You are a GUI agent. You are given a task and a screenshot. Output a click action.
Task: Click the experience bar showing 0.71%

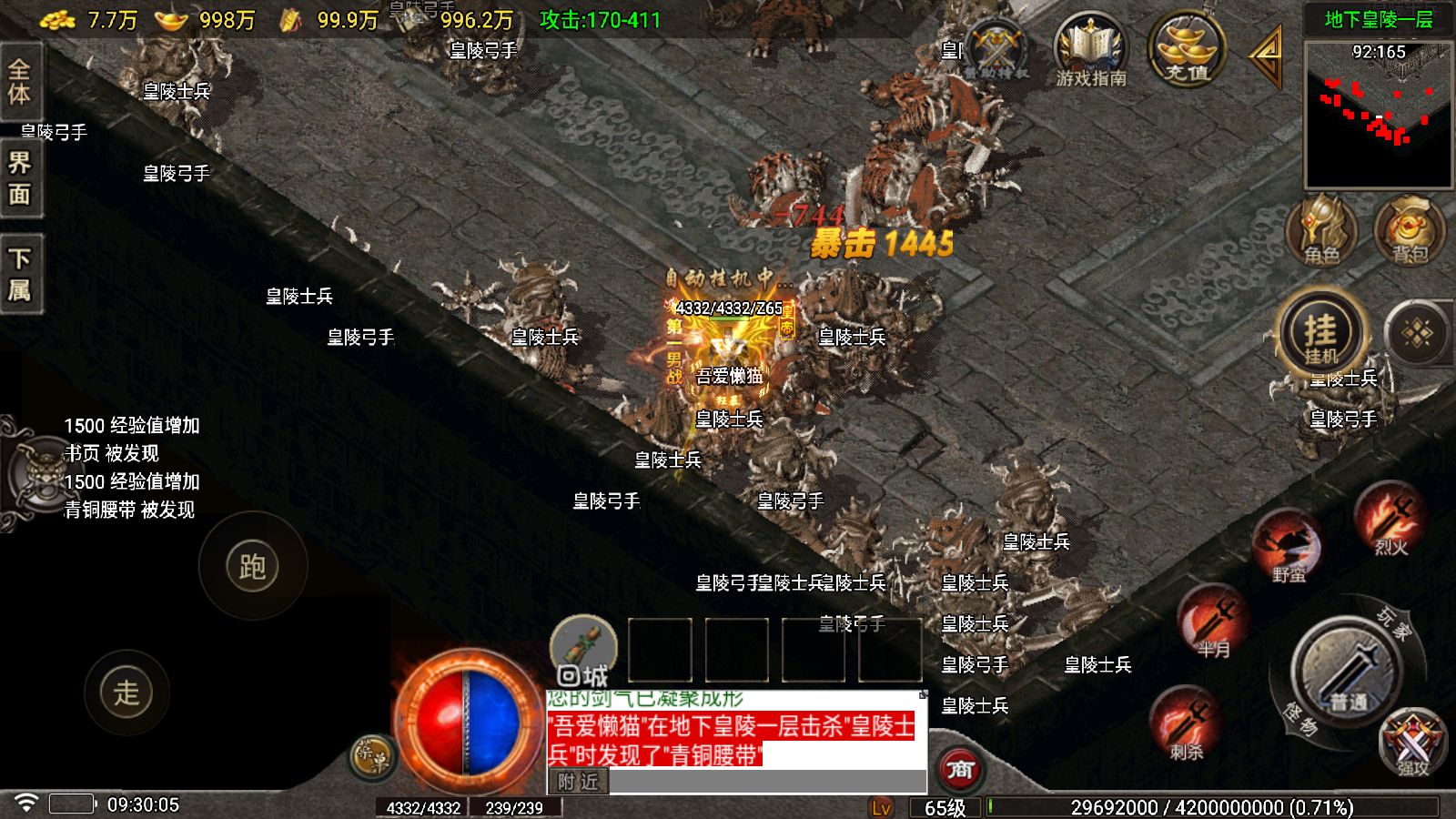[x=1210, y=805]
